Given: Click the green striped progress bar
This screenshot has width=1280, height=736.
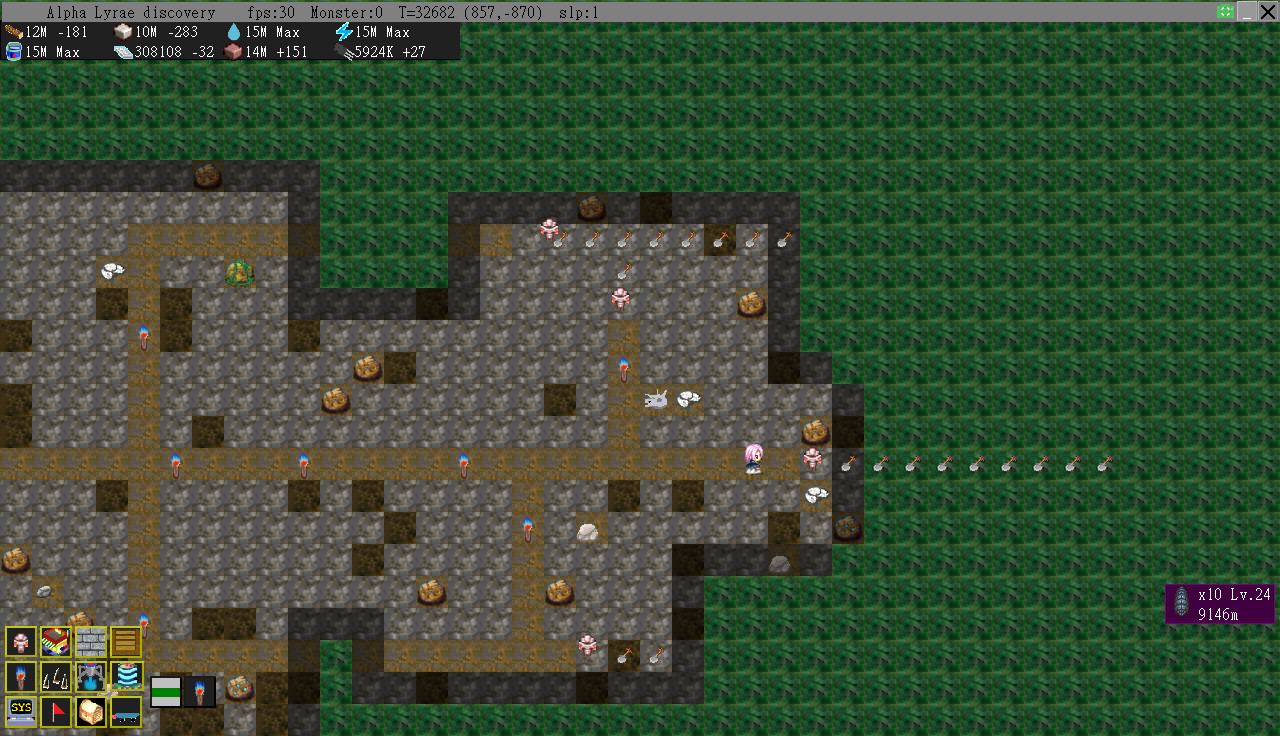Looking at the screenshot, I should pos(166,691).
